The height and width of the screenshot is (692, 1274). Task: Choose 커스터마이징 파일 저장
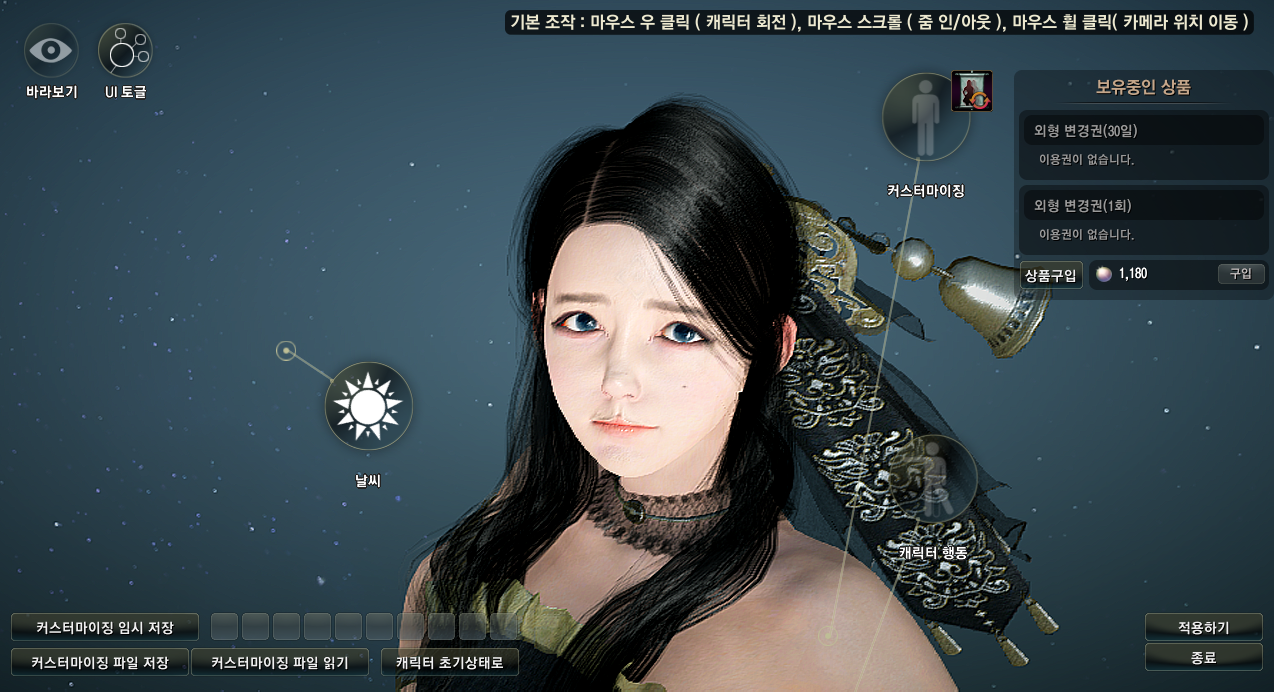pyautogui.click(x=100, y=662)
